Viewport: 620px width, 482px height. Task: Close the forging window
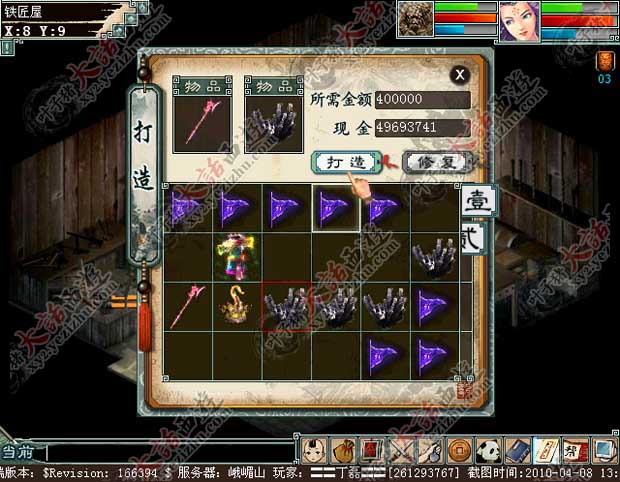click(x=459, y=74)
